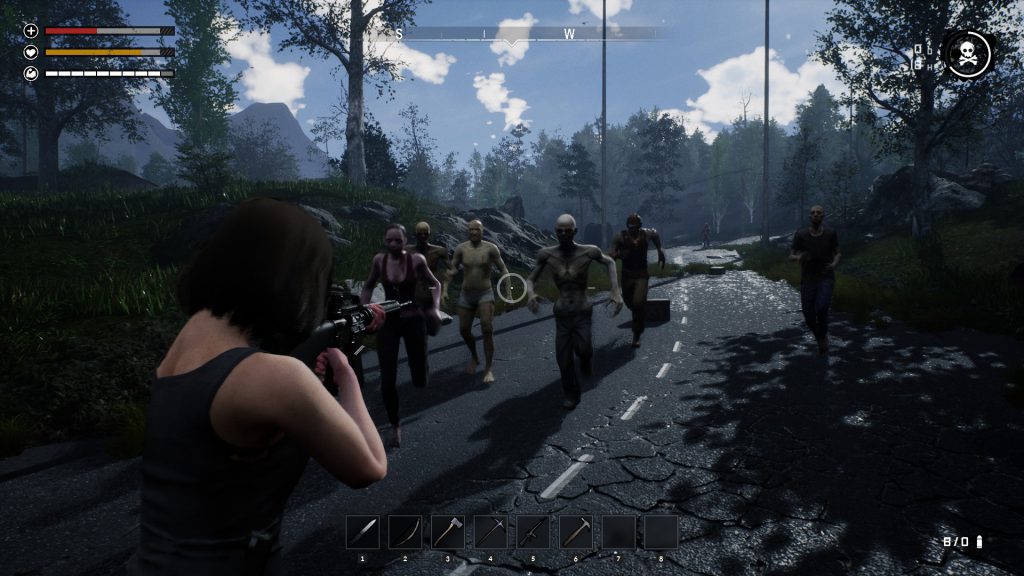Select the knife in hotbar slot 1
The width and height of the screenshot is (1024, 576).
click(x=362, y=532)
